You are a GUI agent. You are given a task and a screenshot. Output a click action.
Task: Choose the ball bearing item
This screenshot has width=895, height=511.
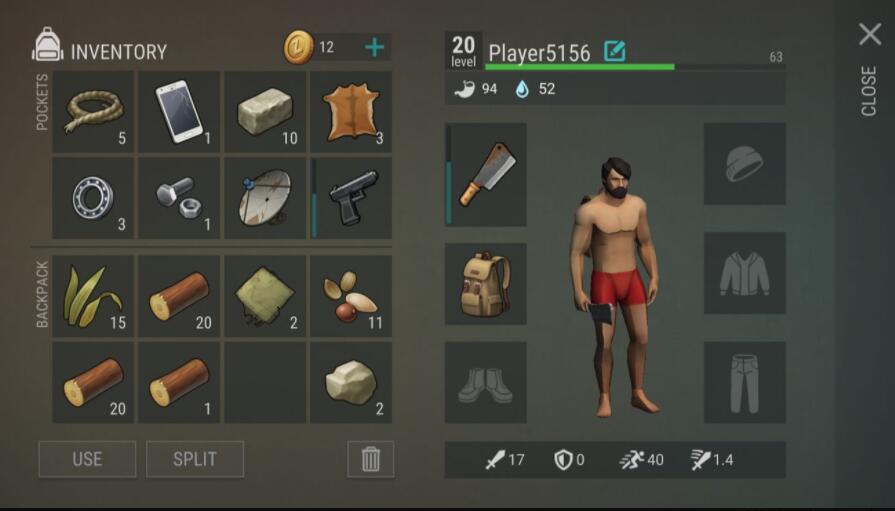93,197
